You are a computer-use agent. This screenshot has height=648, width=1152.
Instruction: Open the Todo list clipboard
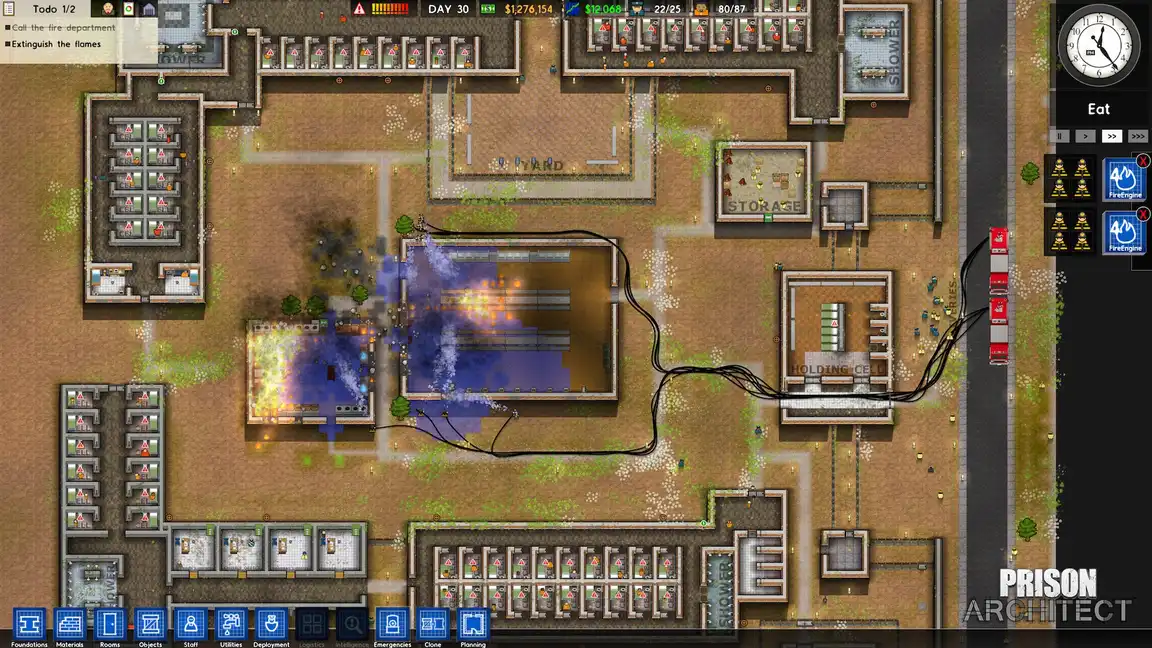(x=8, y=9)
